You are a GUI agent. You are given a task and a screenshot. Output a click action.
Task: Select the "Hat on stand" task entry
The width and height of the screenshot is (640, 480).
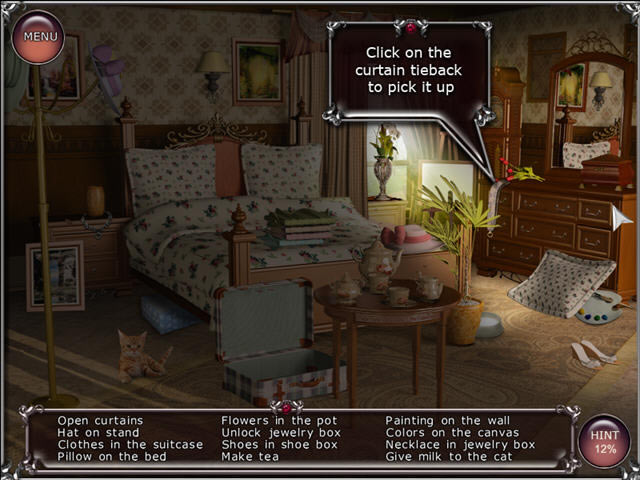pyautogui.click(x=98, y=432)
